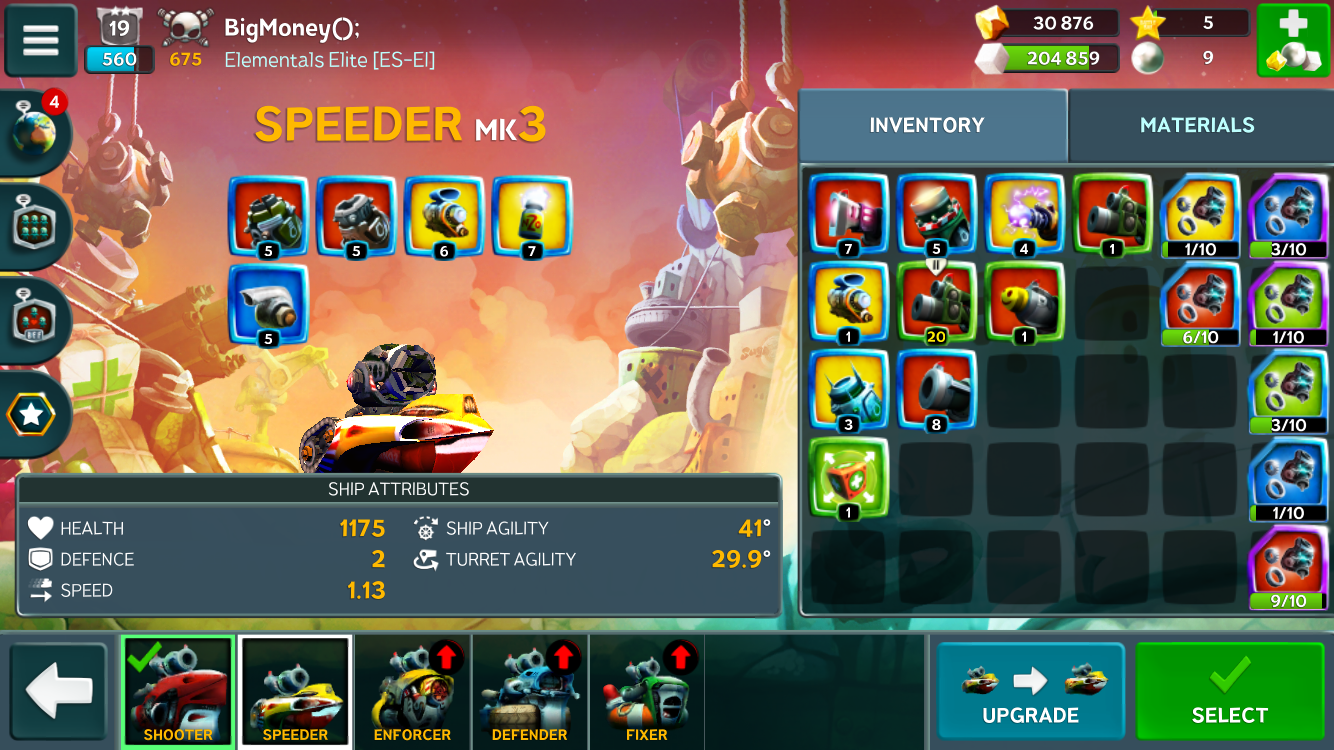
Task: Select the inventory item with count 20
Action: 936,303
